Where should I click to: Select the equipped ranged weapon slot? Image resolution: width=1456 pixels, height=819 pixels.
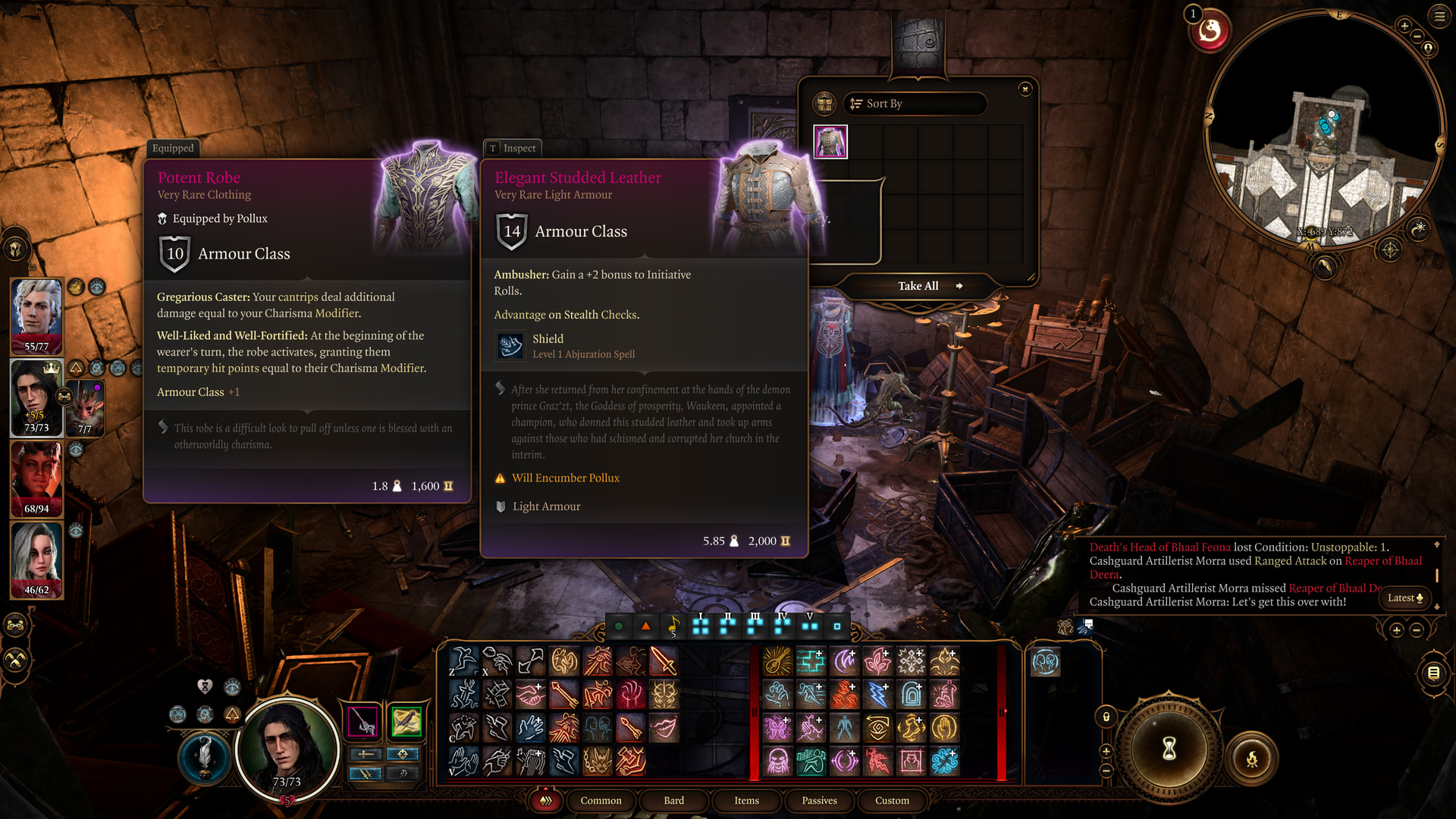point(406,721)
